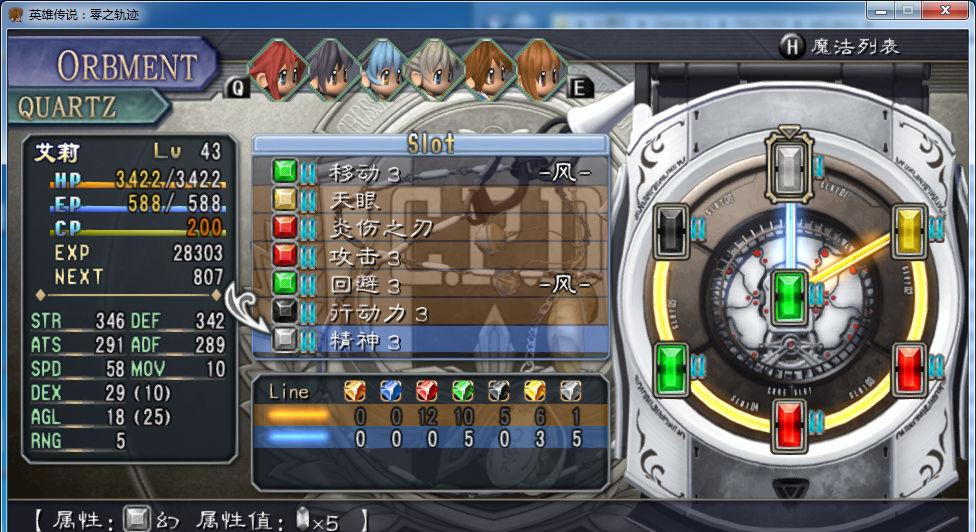Screen dimensions: 976x532
Task: Select the 移动3 quartz row
Action: (x=430, y=172)
